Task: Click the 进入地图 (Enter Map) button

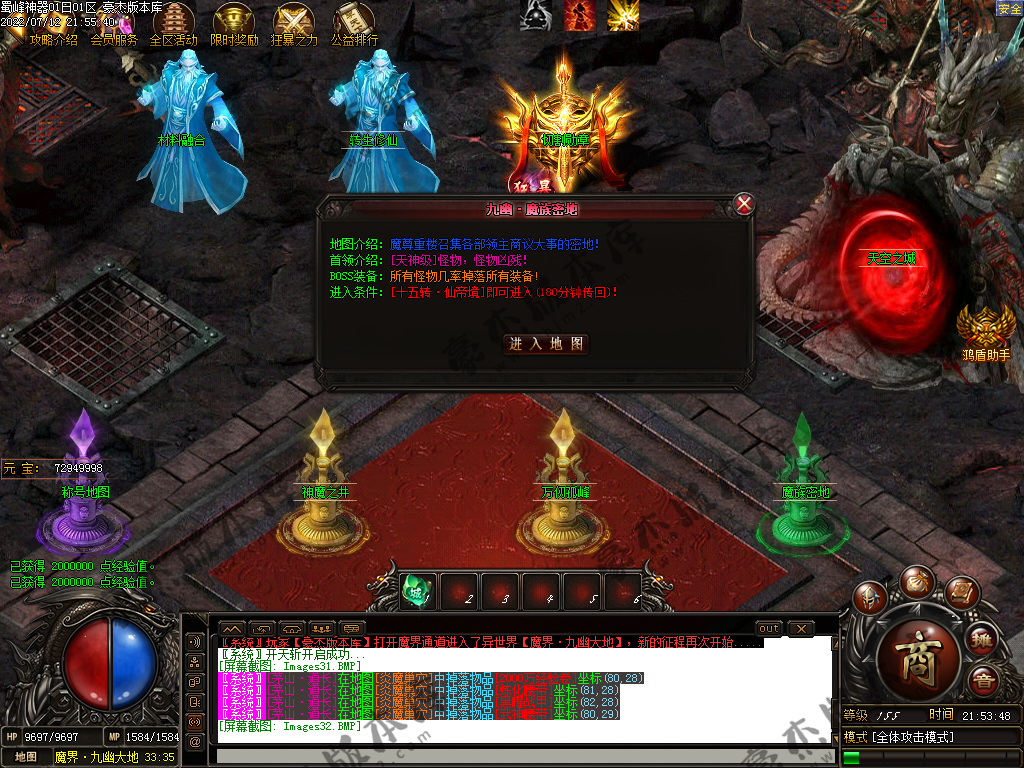Action: 546,344
